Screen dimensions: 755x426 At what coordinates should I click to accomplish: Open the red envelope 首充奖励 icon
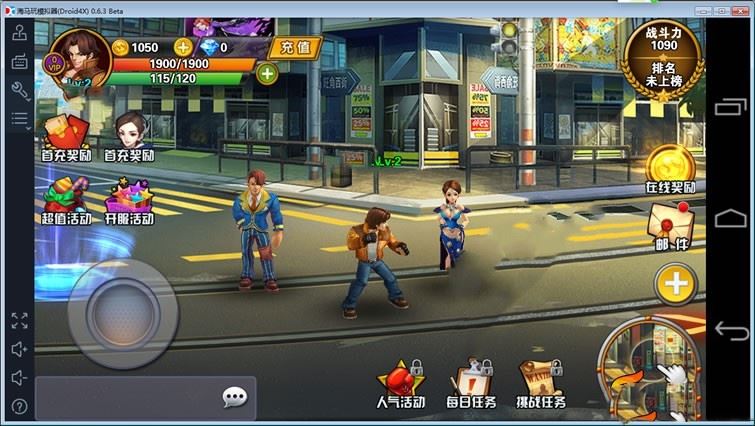(x=64, y=137)
